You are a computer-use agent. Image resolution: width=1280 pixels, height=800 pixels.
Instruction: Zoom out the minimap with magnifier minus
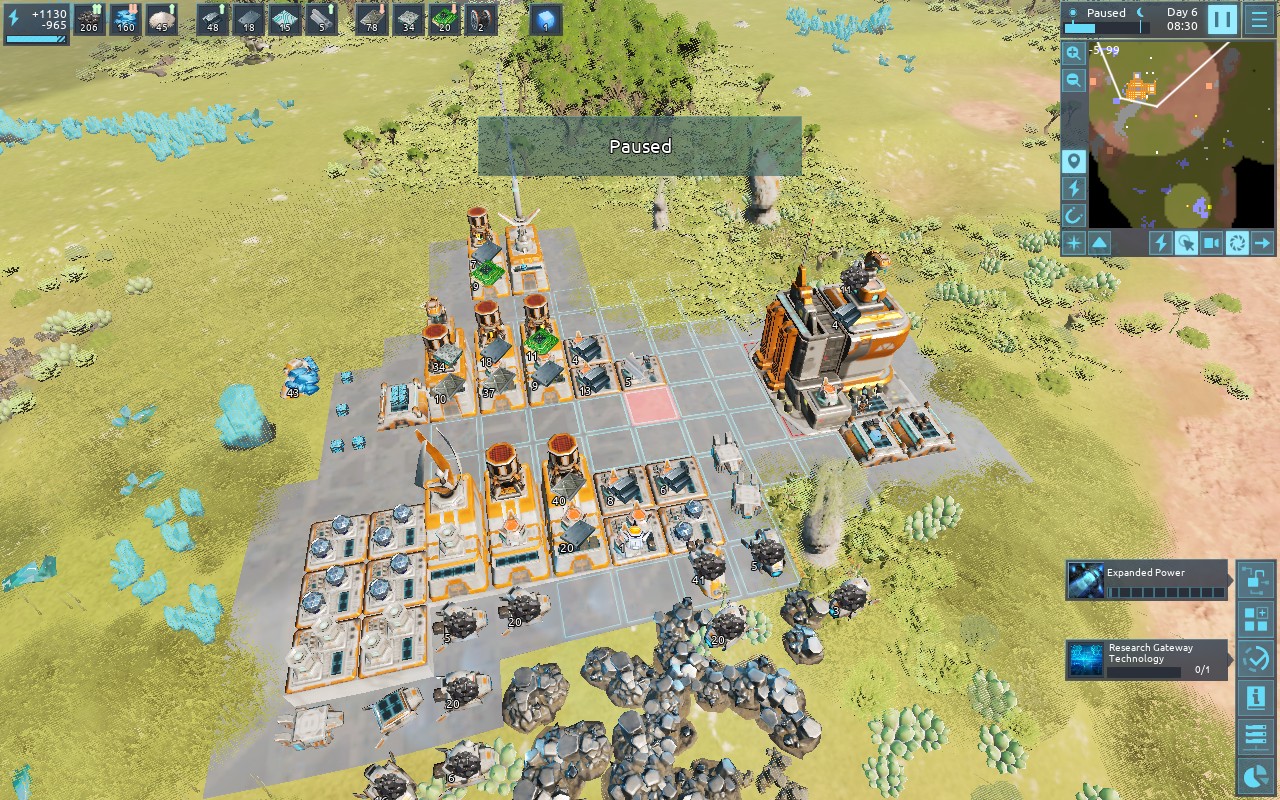[1074, 81]
